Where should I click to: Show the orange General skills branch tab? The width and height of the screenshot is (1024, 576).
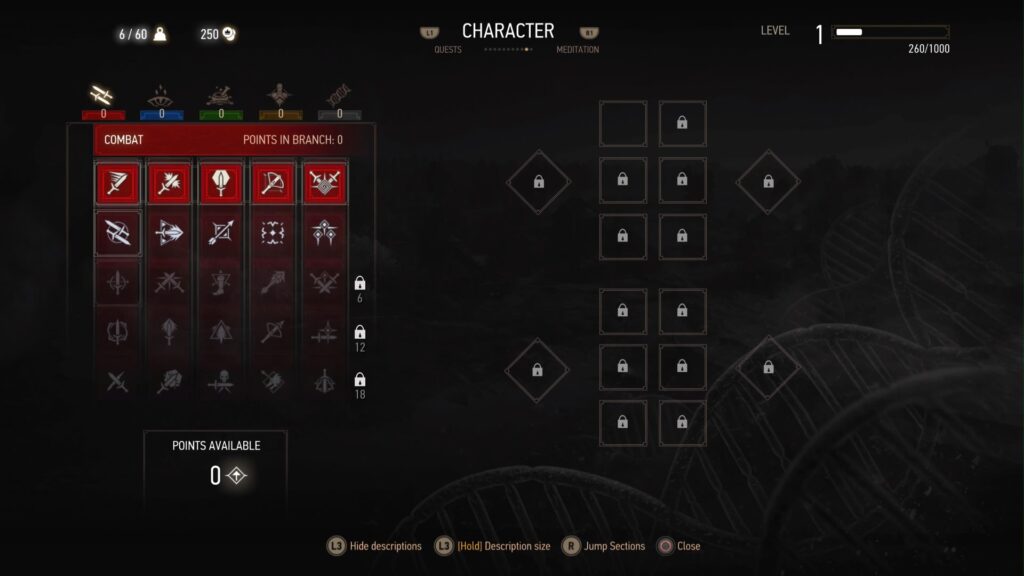[x=280, y=97]
